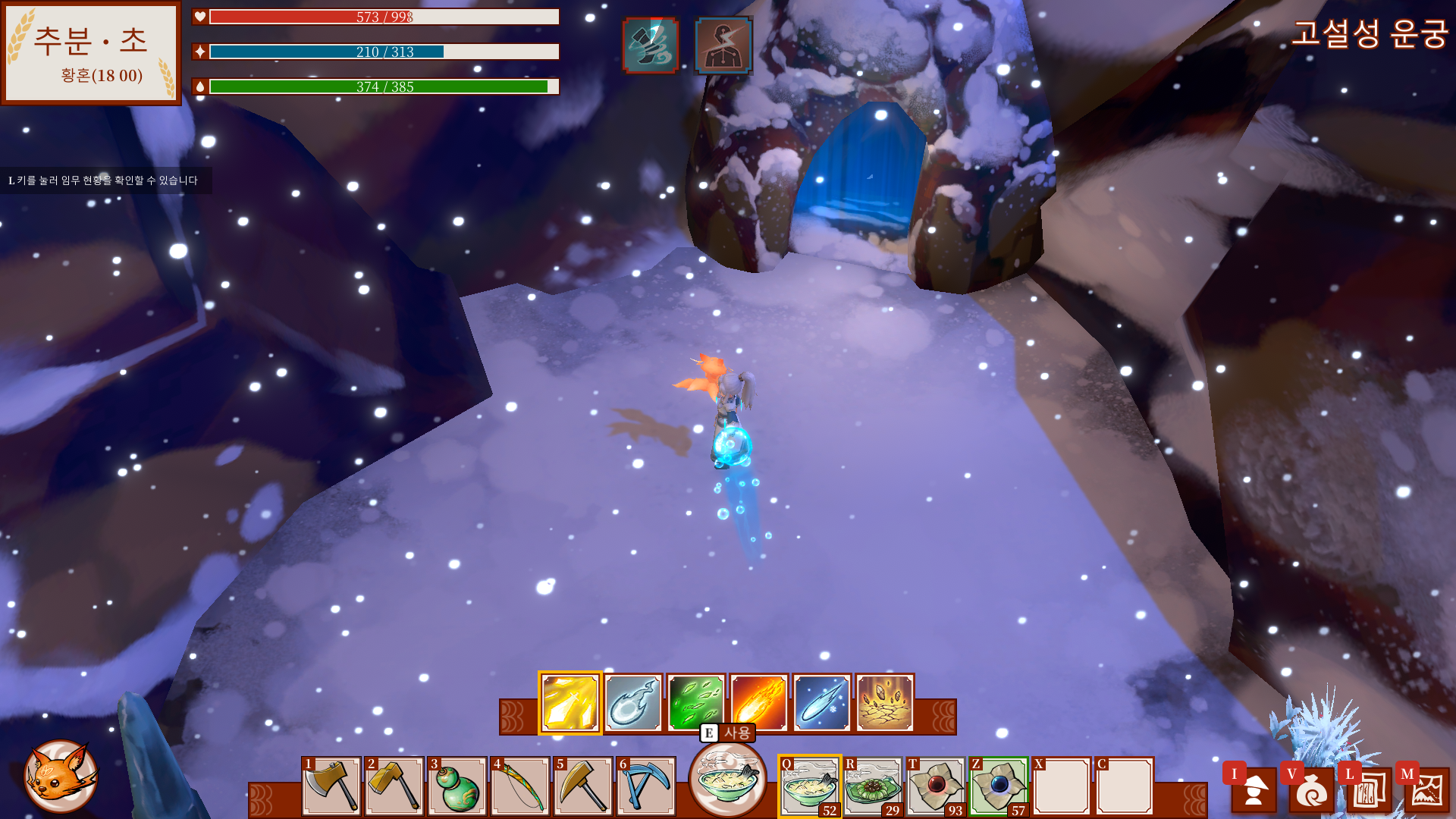Select the blue orb talisman slot
The width and height of the screenshot is (1456, 819).
(x=999, y=786)
